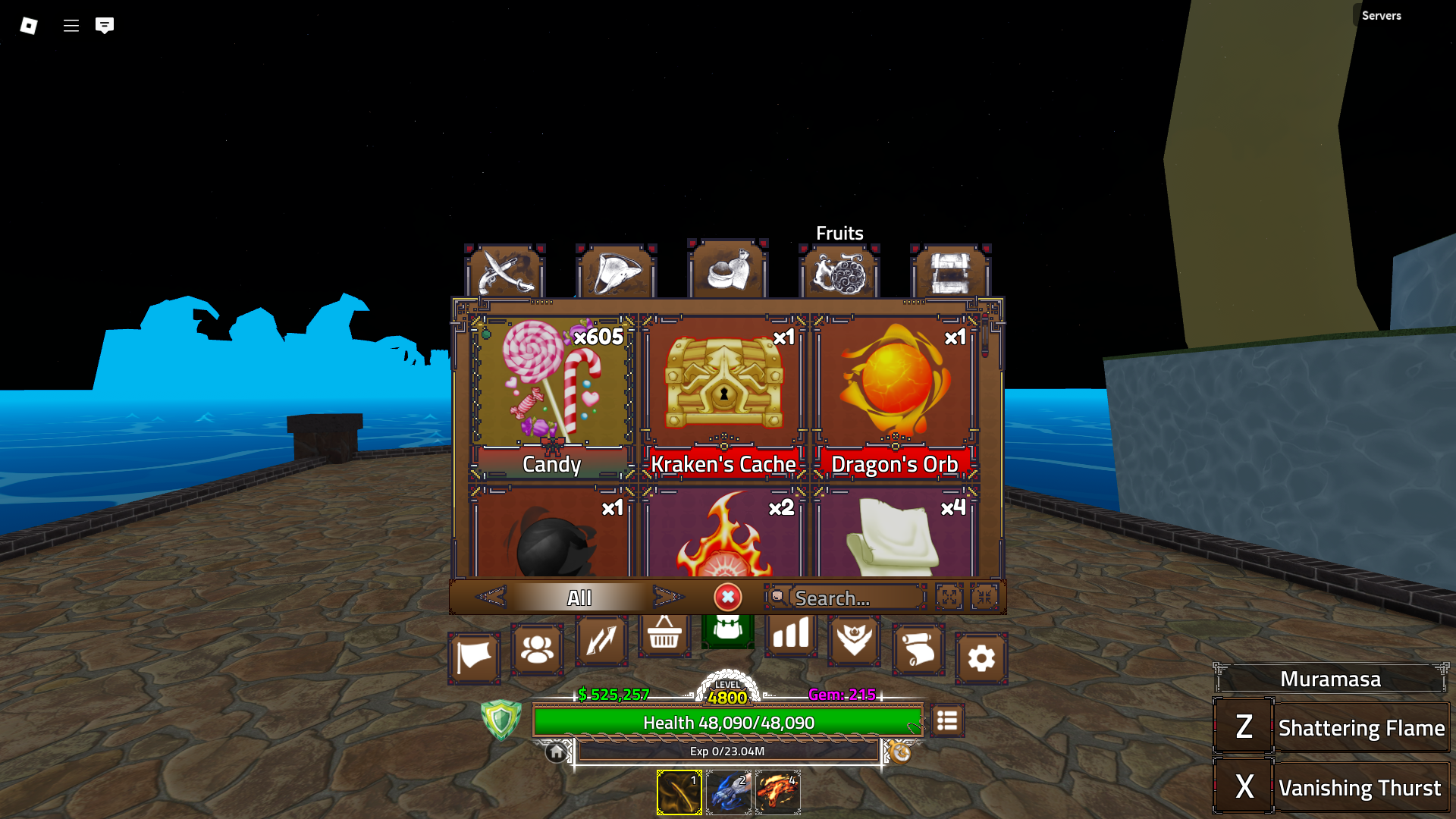Show the treasure chest tab
Image resolution: width=1456 pixels, height=819 pixels.
click(950, 271)
